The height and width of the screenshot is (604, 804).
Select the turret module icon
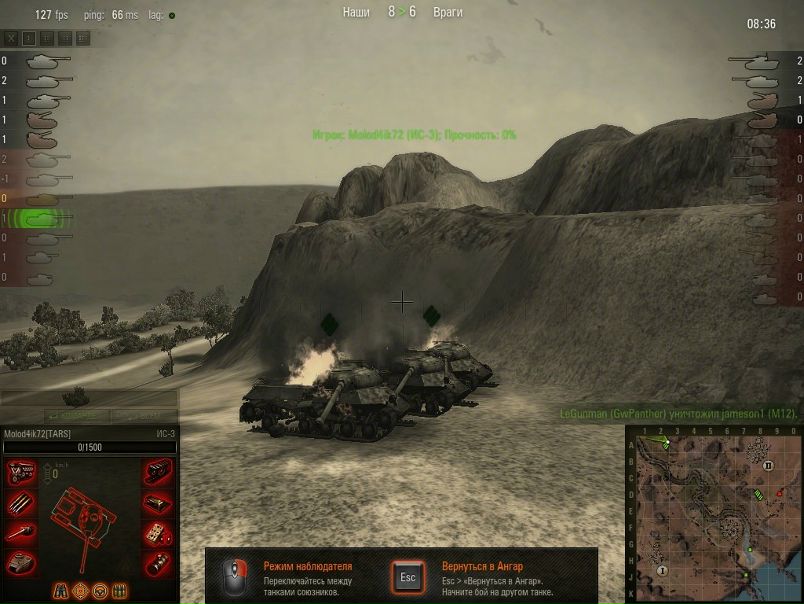(x=21, y=561)
